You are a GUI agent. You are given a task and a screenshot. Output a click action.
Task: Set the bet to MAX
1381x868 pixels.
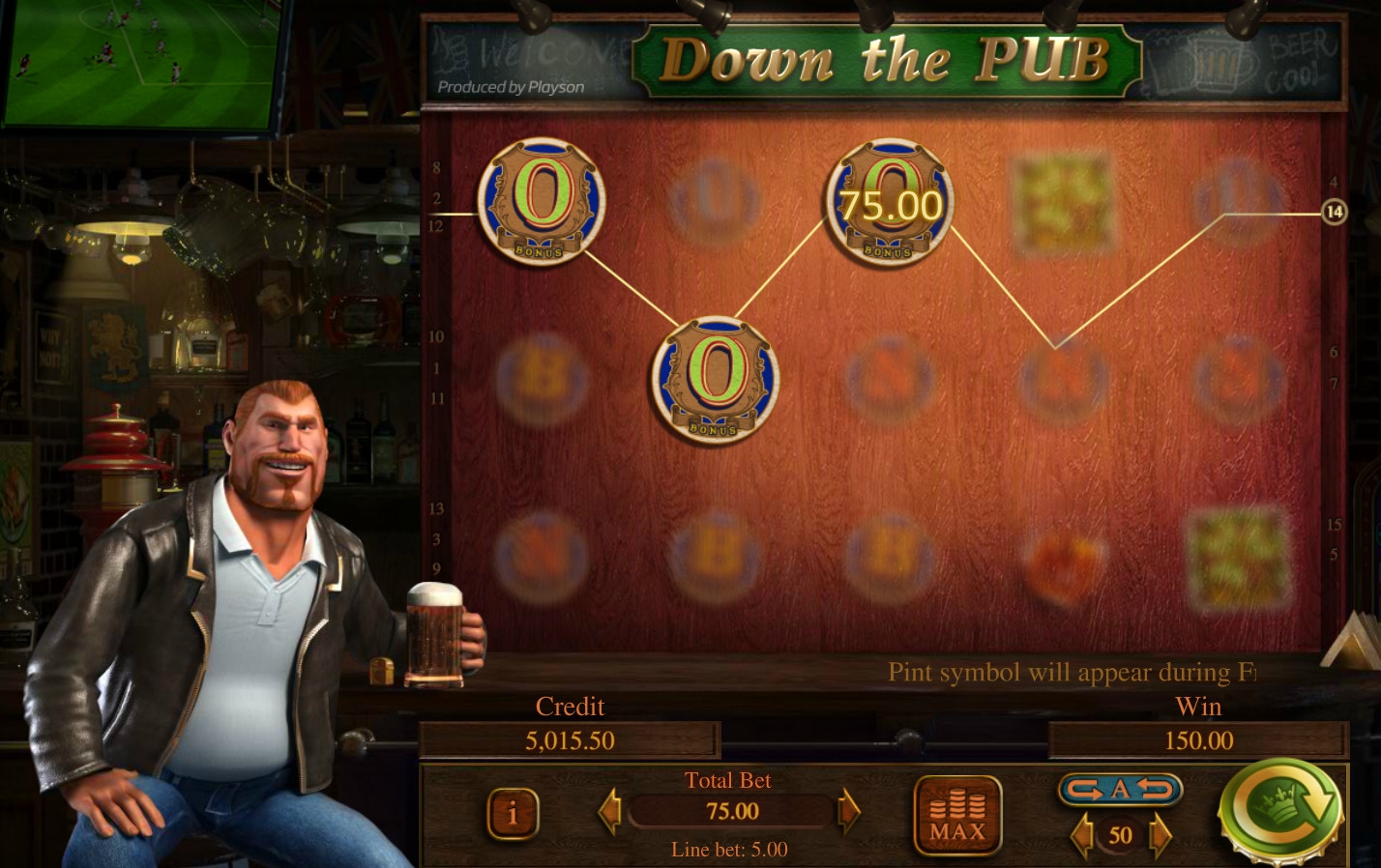tap(956, 817)
